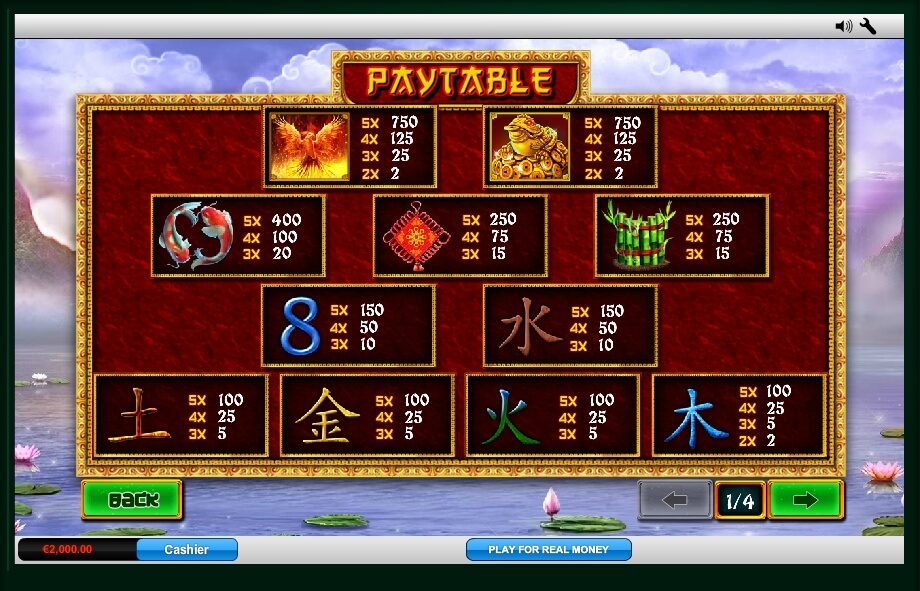The image size is (920, 591).
Task: Toggle the sound speaker icon
Action: click(x=843, y=26)
